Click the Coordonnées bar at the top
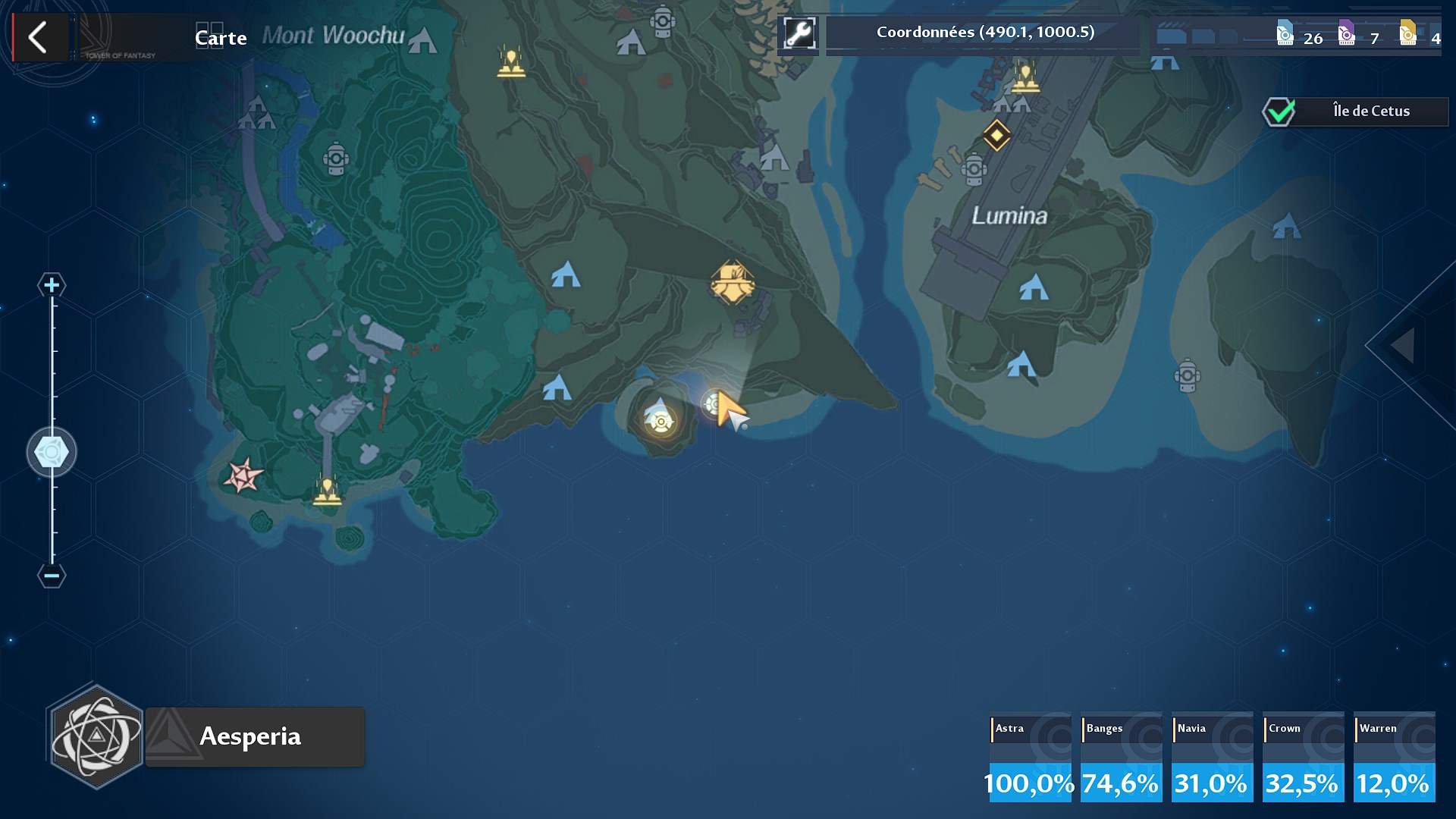Image resolution: width=1456 pixels, height=819 pixels. (984, 32)
